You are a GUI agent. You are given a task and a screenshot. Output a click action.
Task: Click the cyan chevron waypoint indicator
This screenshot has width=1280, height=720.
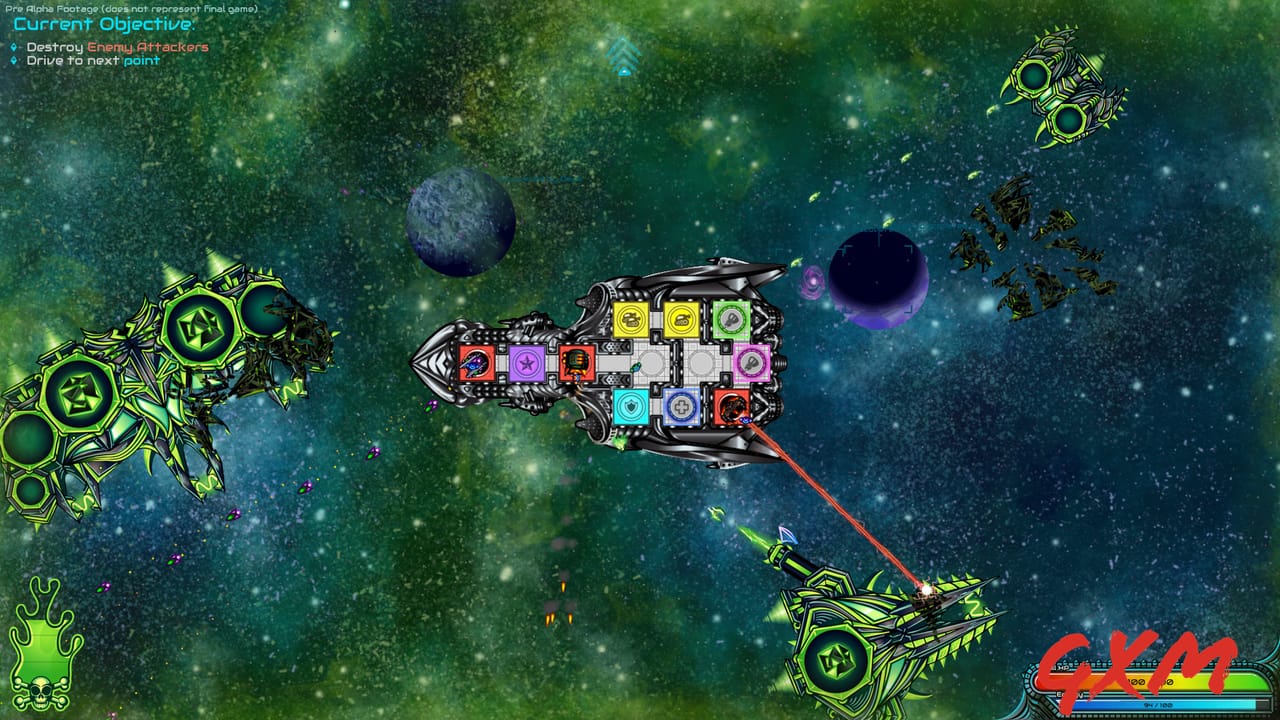click(625, 55)
